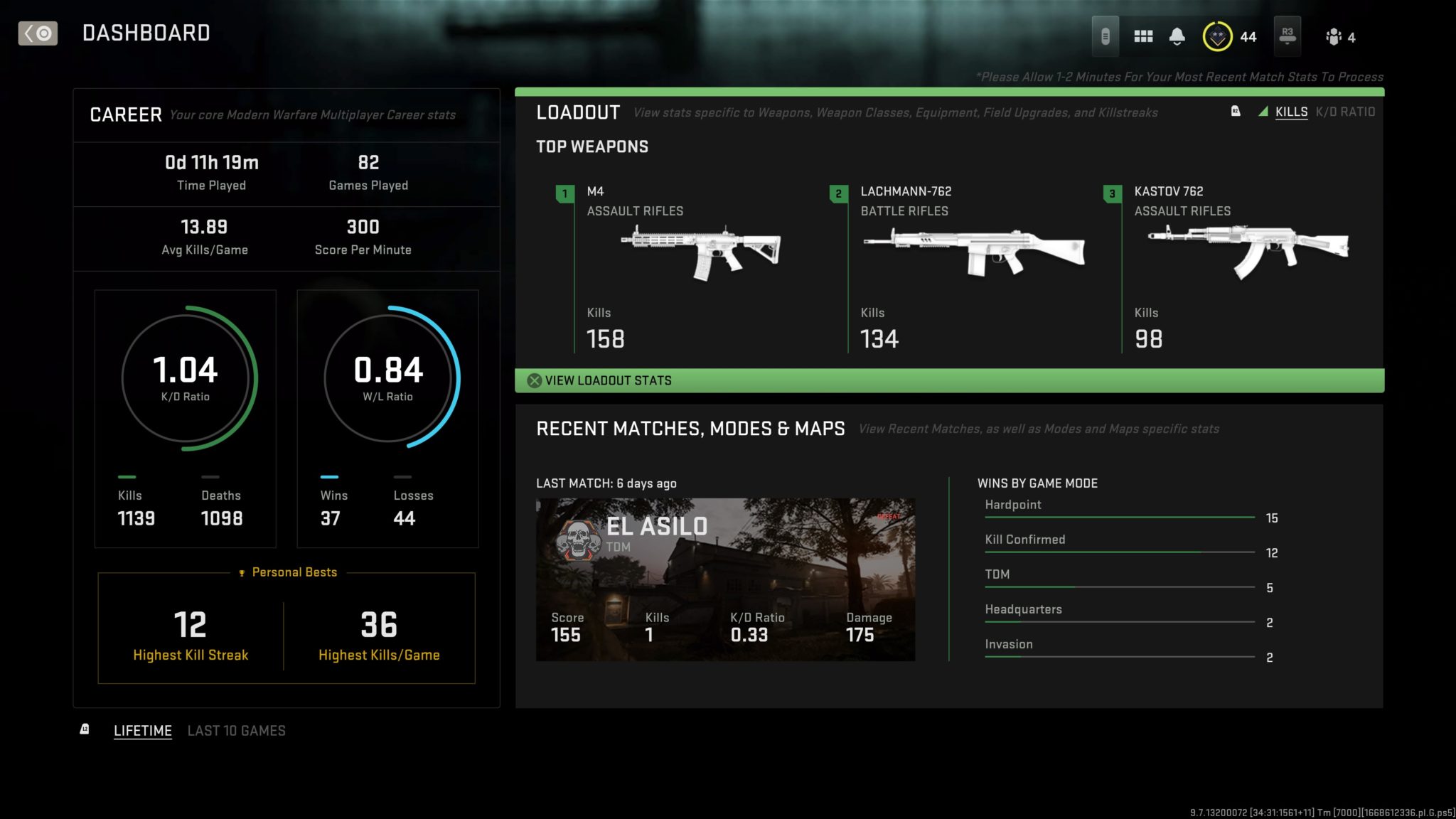Viewport: 1456px width, 819px height.
Task: Click the Hardpoint wins progress bar
Action: tap(1120, 518)
